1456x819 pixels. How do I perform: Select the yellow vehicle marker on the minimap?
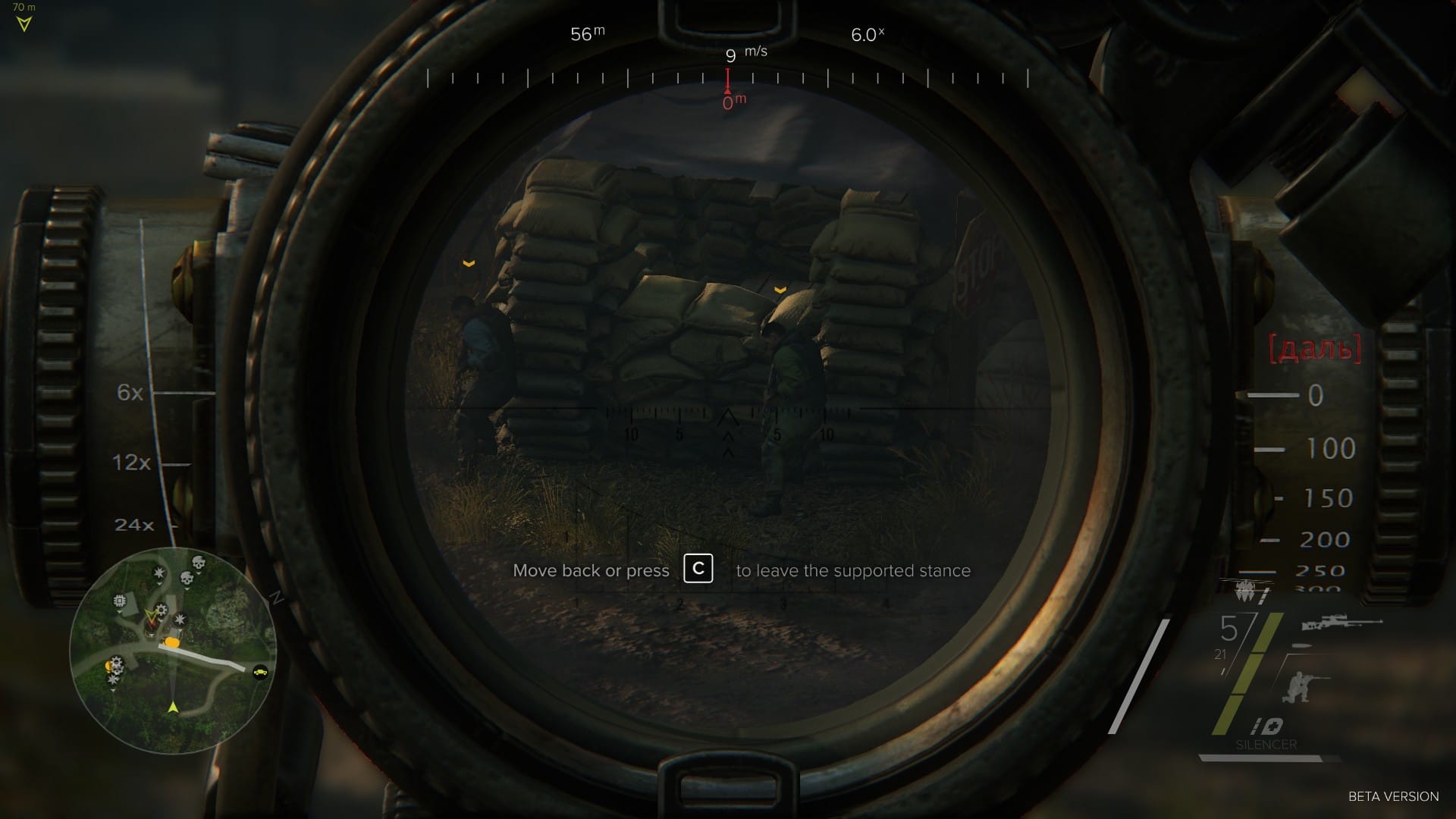[x=261, y=672]
